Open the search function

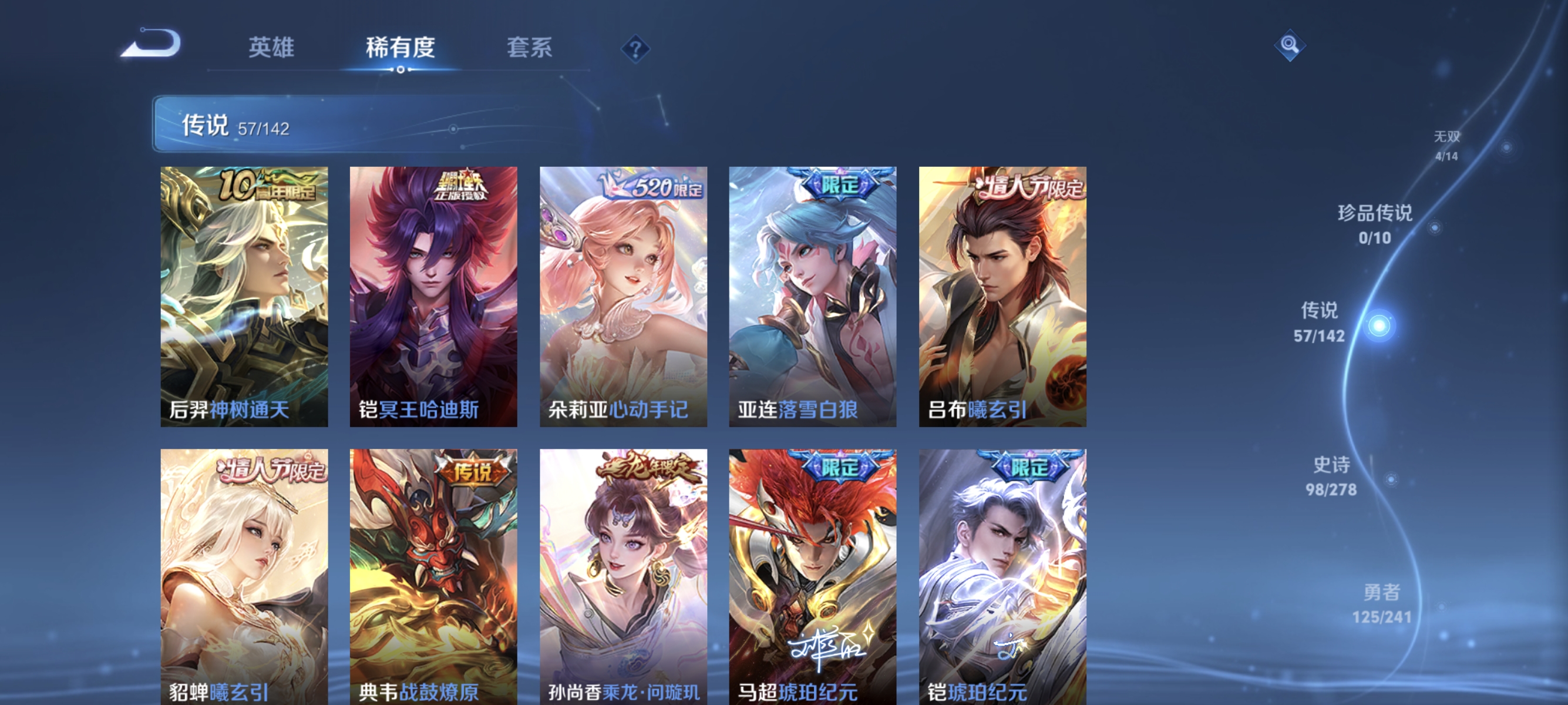(x=1291, y=46)
